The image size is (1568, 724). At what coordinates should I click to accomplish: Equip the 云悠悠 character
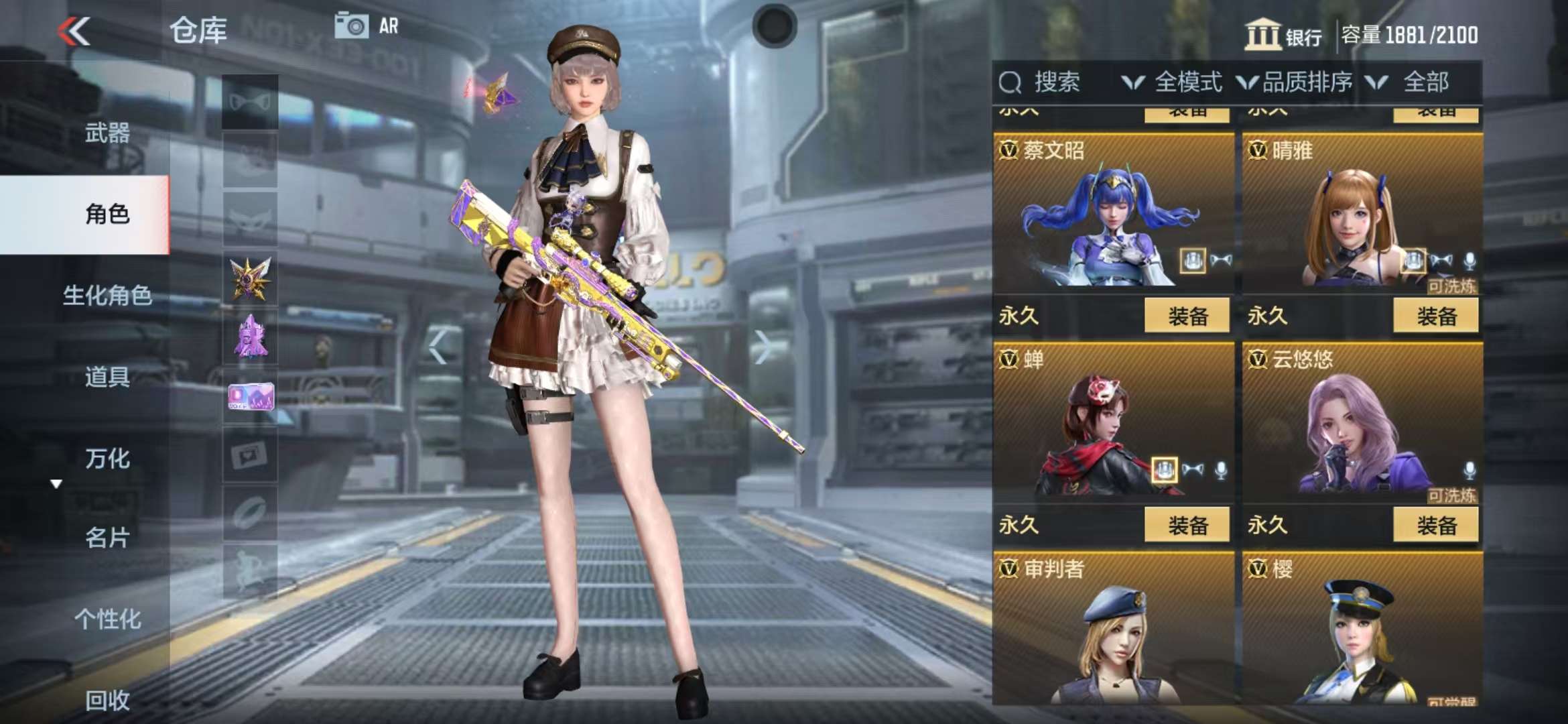point(1435,525)
